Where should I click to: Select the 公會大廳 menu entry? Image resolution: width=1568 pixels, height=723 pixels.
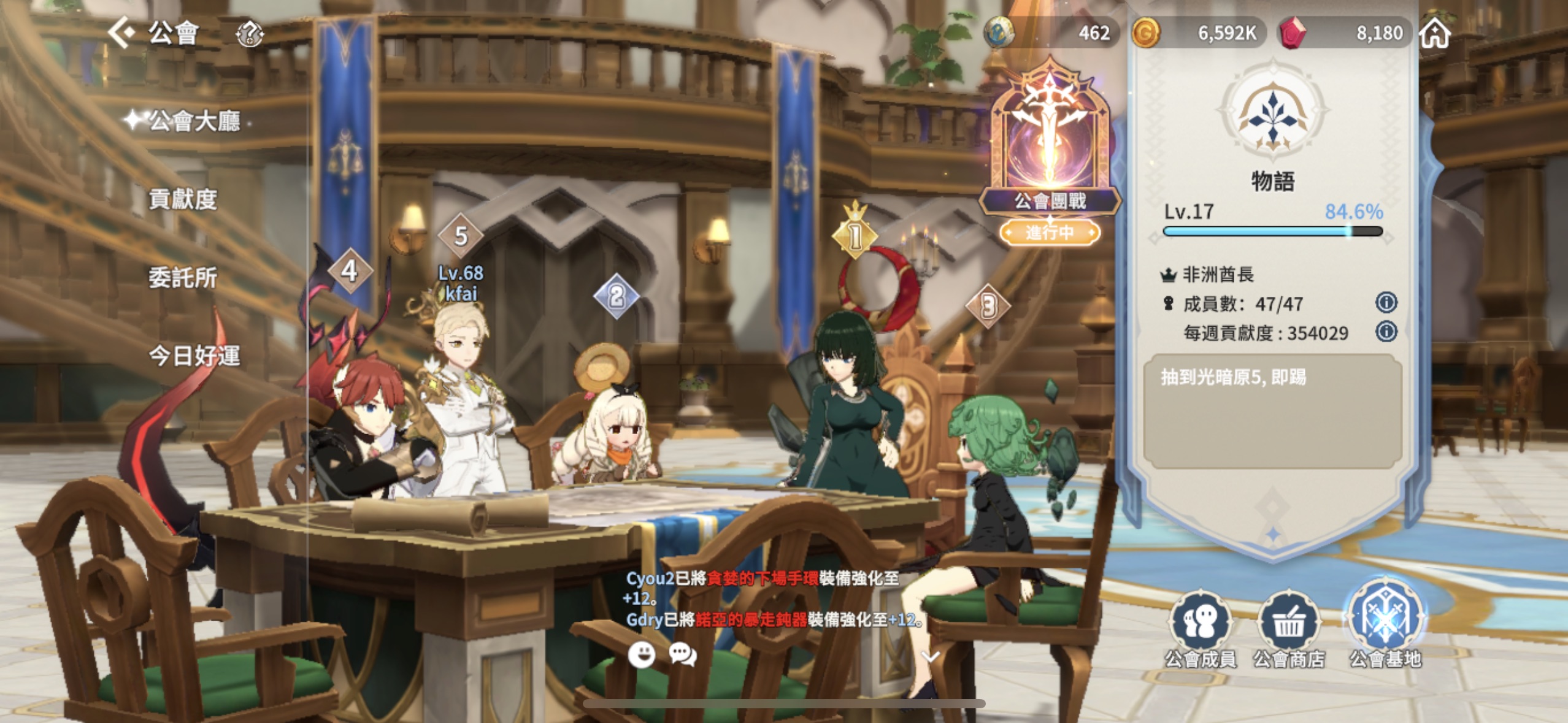click(194, 121)
